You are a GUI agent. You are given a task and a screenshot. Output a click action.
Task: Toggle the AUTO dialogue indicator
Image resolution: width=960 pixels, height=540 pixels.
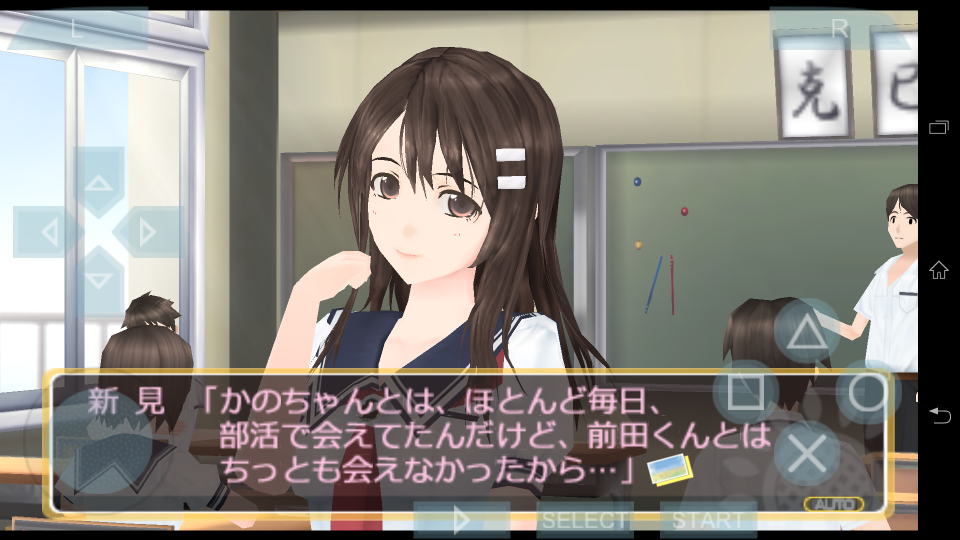point(833,504)
